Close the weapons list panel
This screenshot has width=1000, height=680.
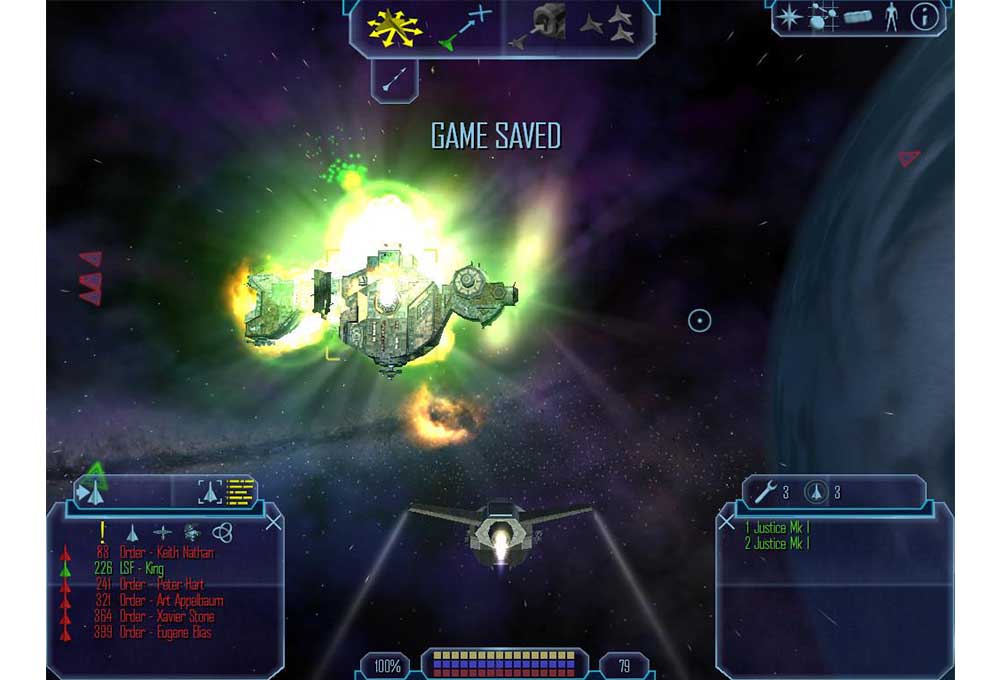click(x=727, y=522)
